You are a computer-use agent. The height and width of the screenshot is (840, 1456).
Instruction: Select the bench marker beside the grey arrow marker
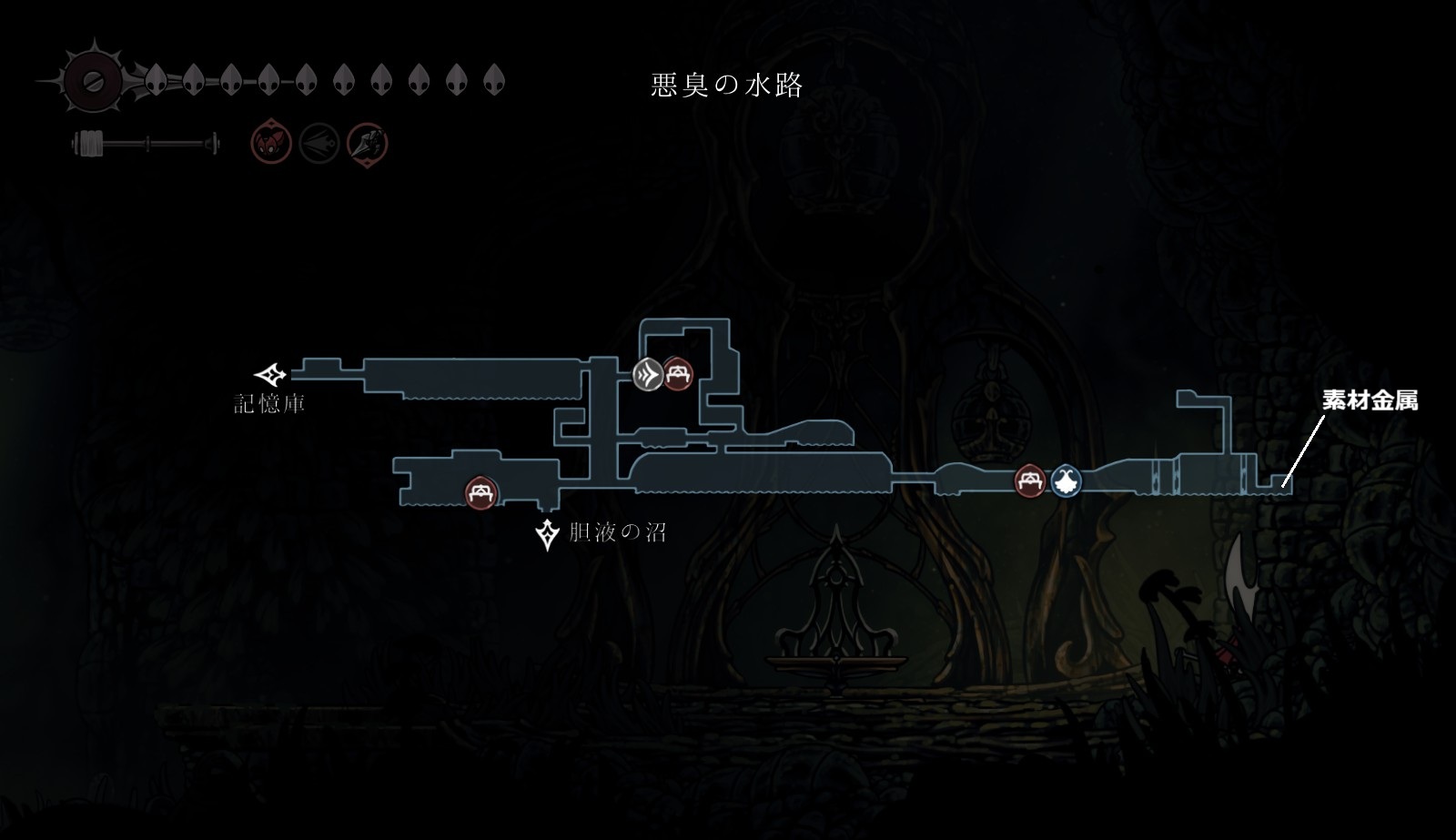pos(678,373)
